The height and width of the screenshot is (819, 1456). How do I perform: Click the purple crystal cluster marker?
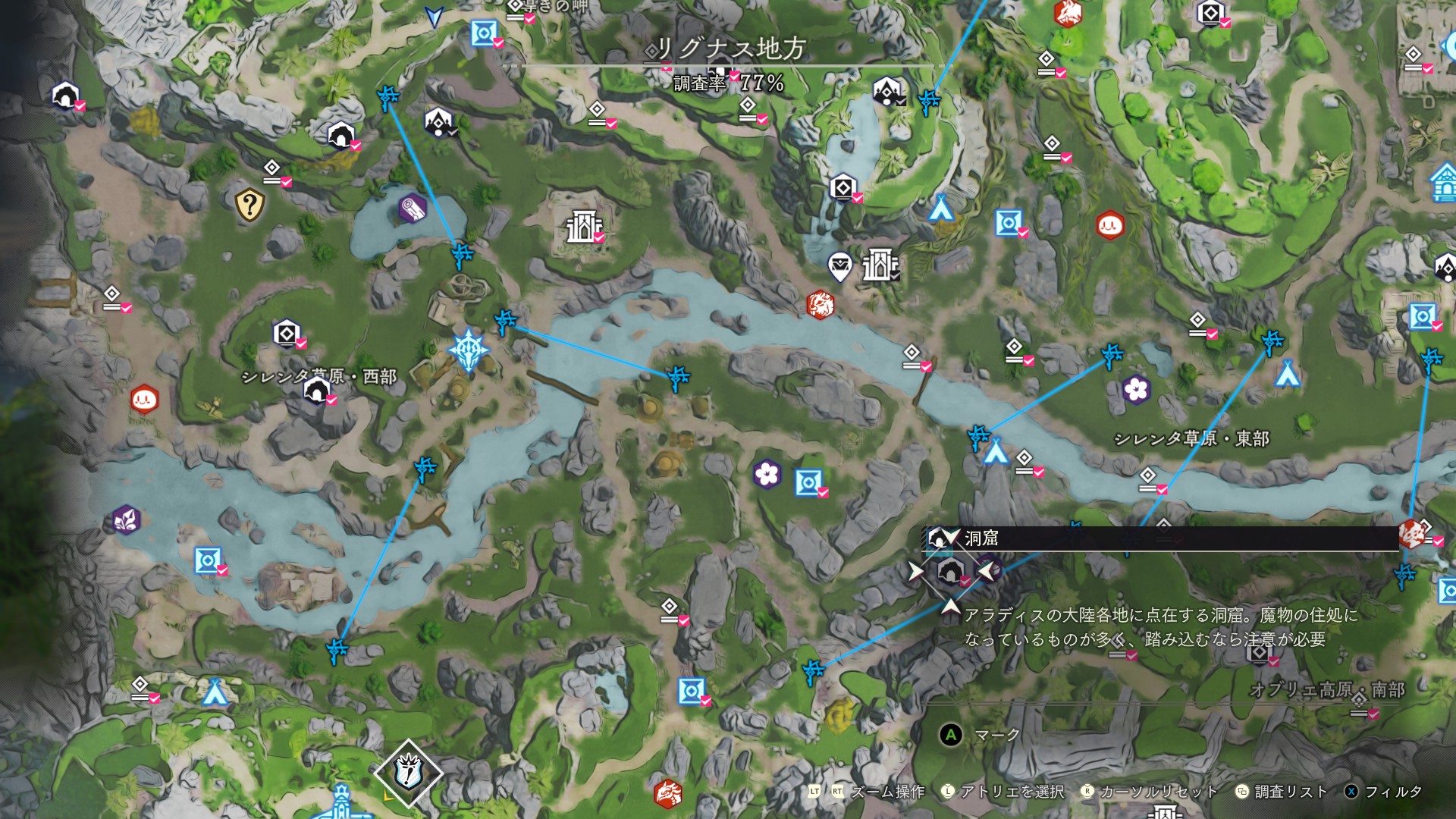pos(126,520)
